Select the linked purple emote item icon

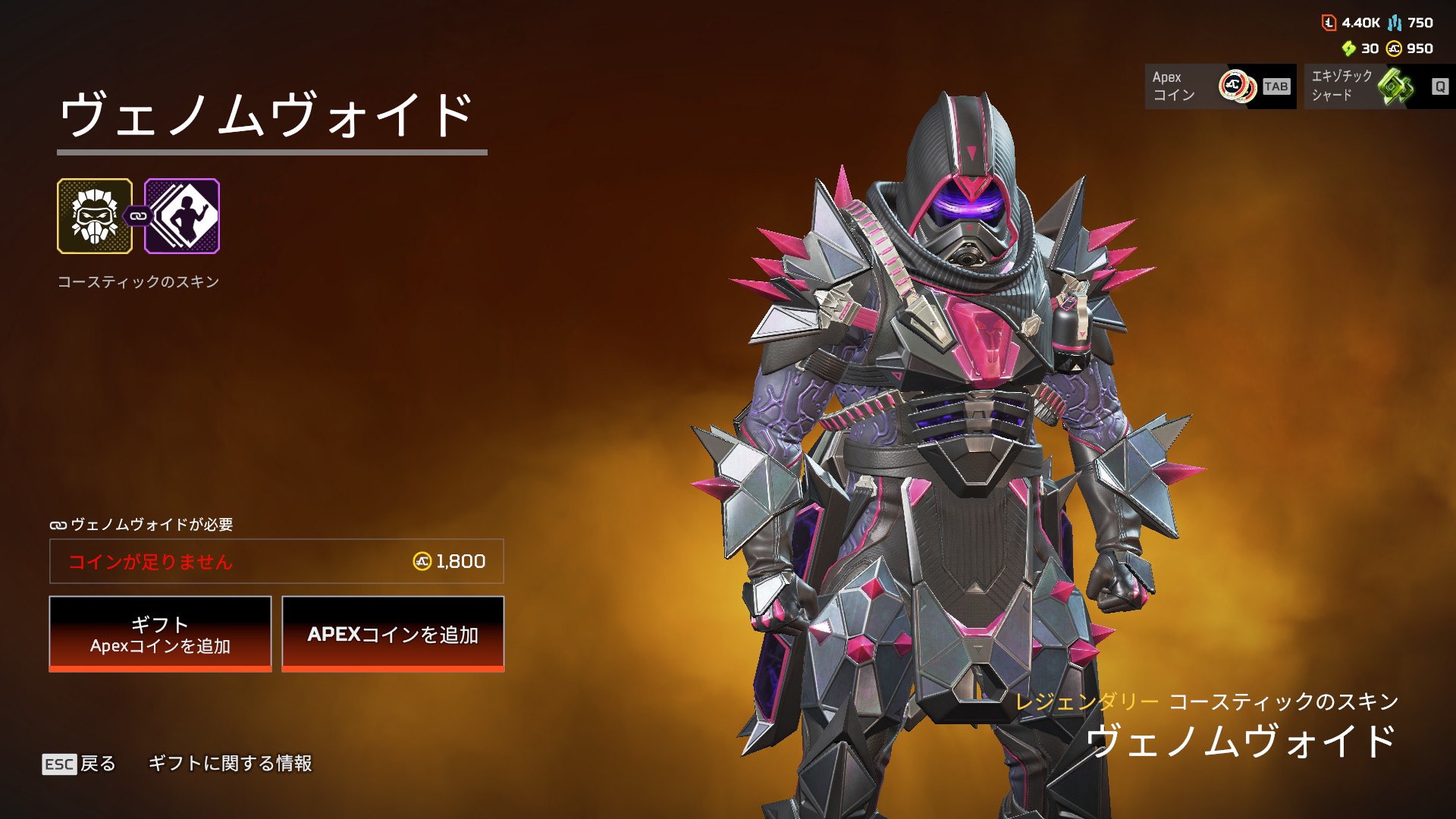183,216
